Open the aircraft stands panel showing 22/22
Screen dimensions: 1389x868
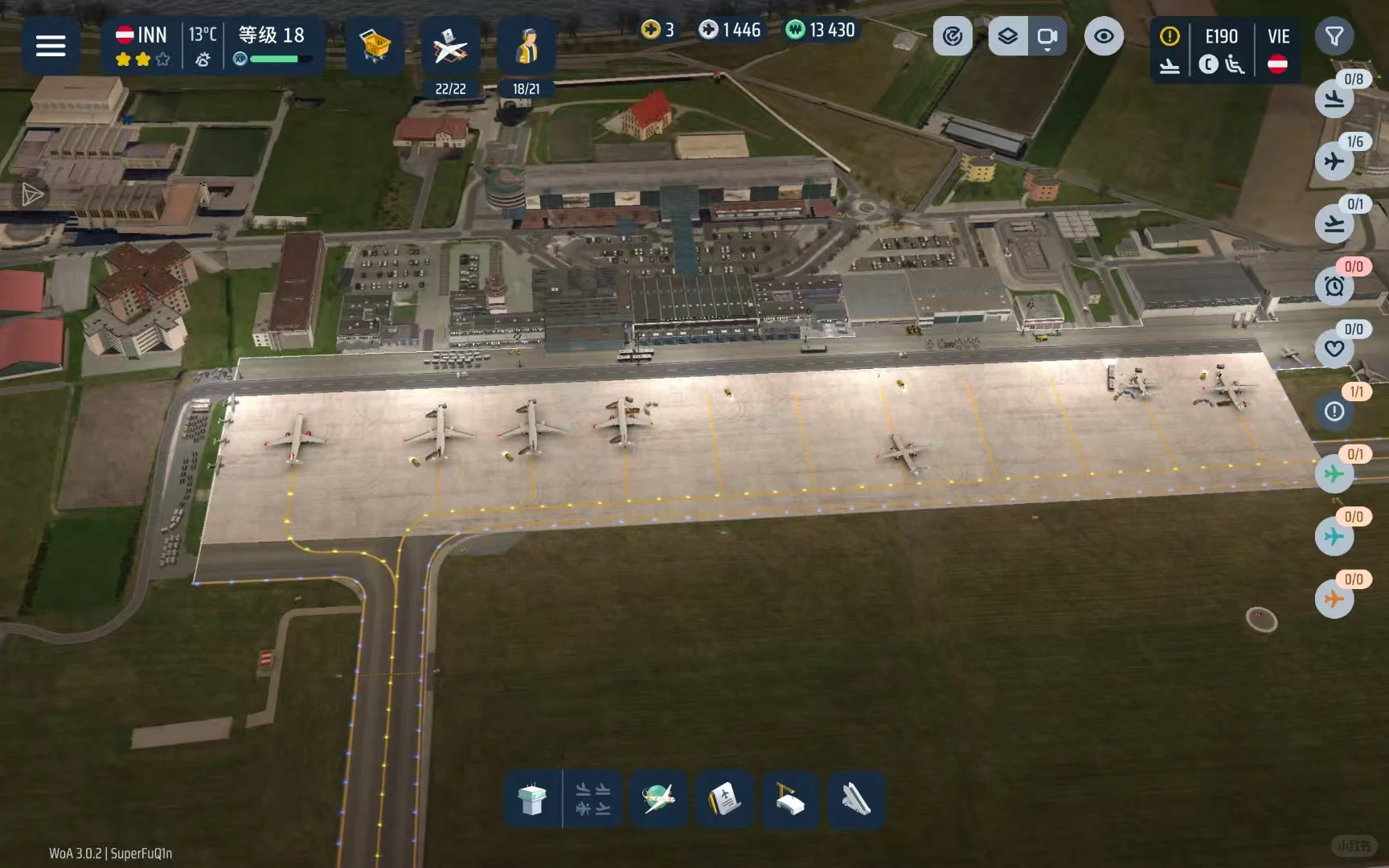(450, 50)
